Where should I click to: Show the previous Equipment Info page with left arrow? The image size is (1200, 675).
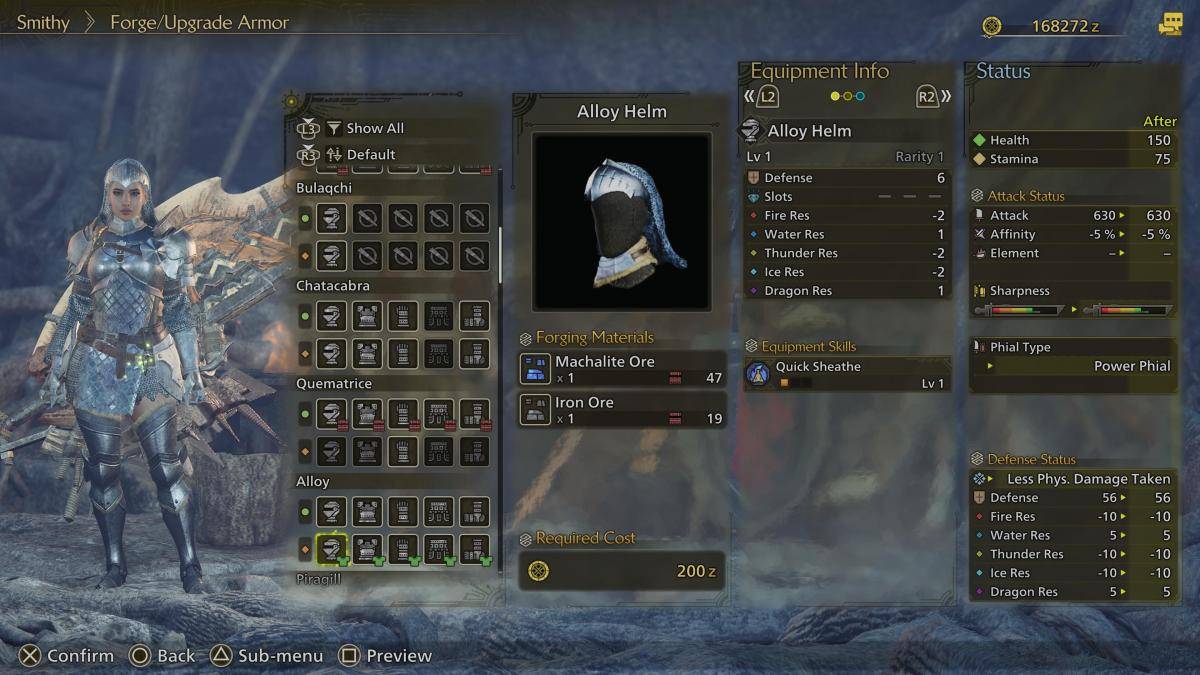click(763, 97)
